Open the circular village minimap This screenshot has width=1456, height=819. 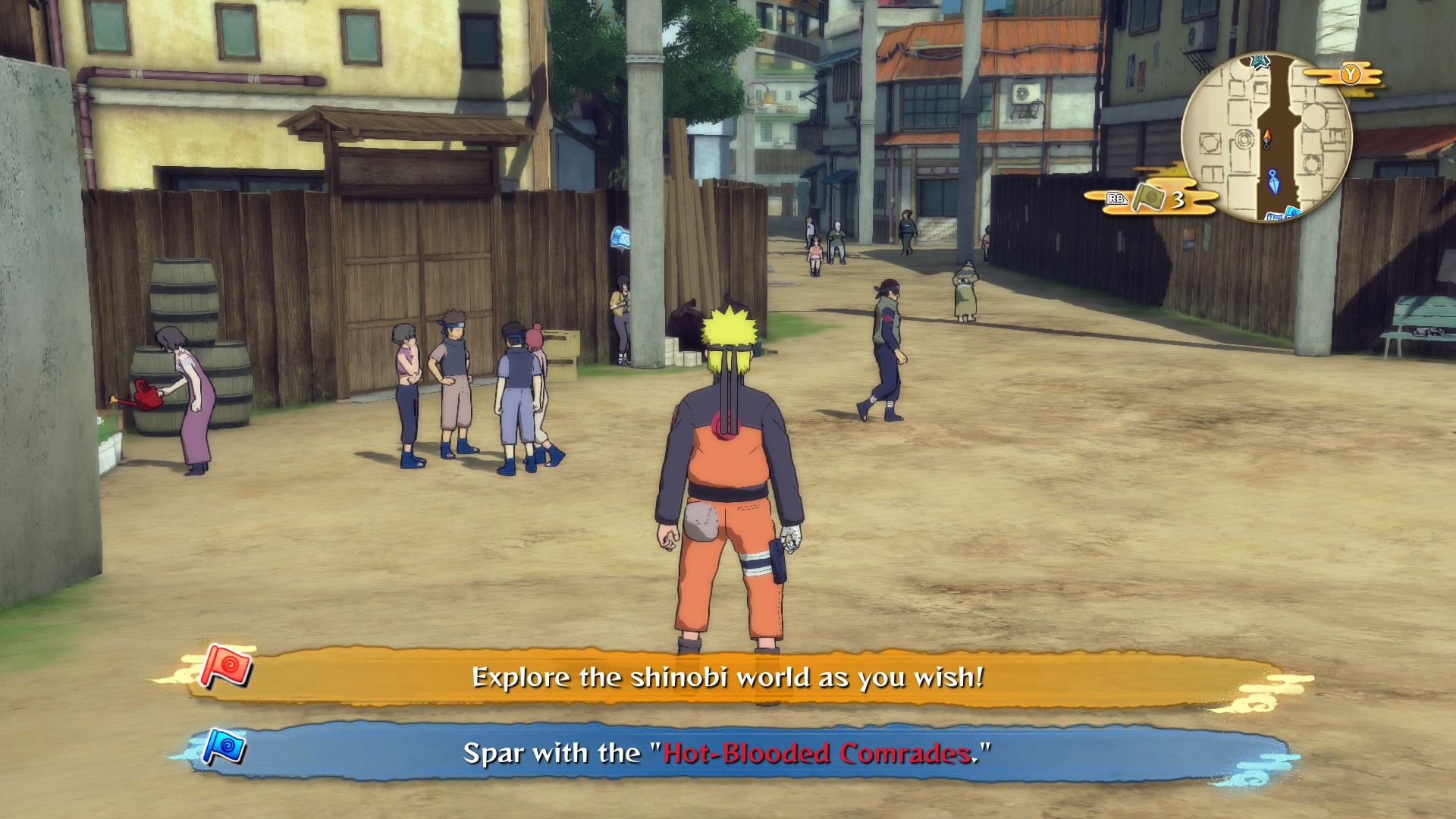point(1266,136)
